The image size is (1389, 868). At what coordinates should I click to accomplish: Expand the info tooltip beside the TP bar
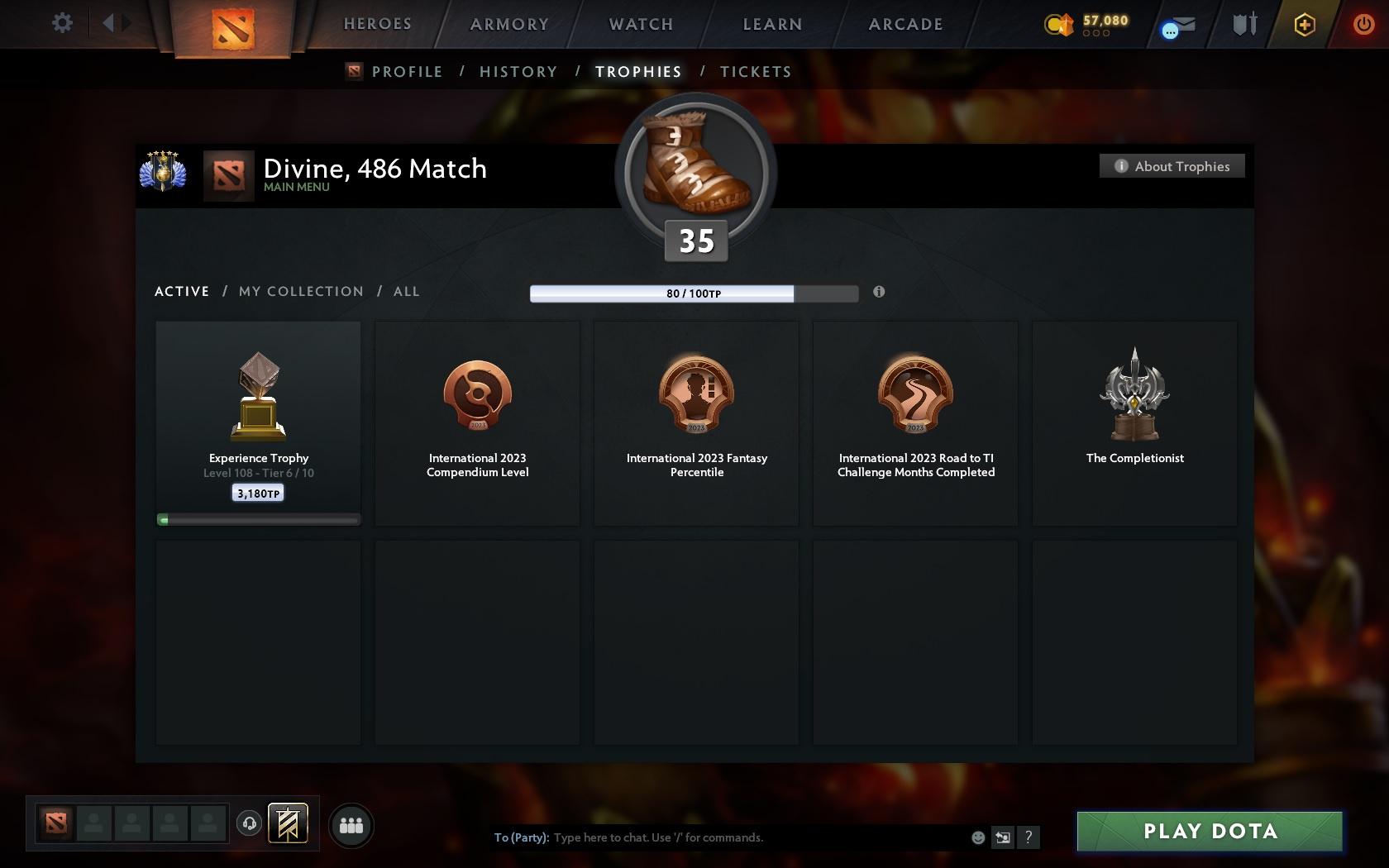click(879, 292)
